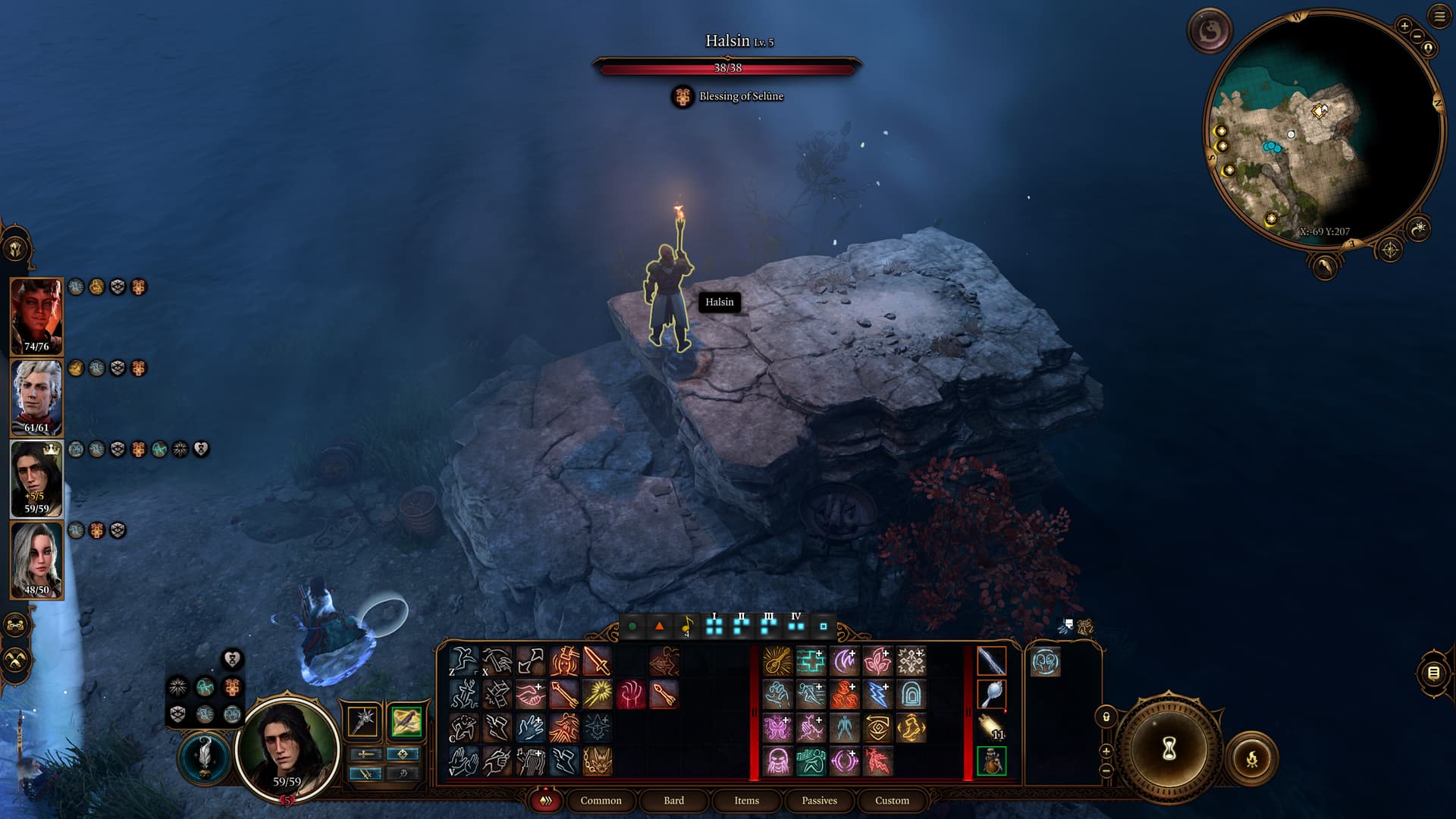The width and height of the screenshot is (1456, 819).
Task: Switch to the Common hotbar tab
Action: point(601,800)
